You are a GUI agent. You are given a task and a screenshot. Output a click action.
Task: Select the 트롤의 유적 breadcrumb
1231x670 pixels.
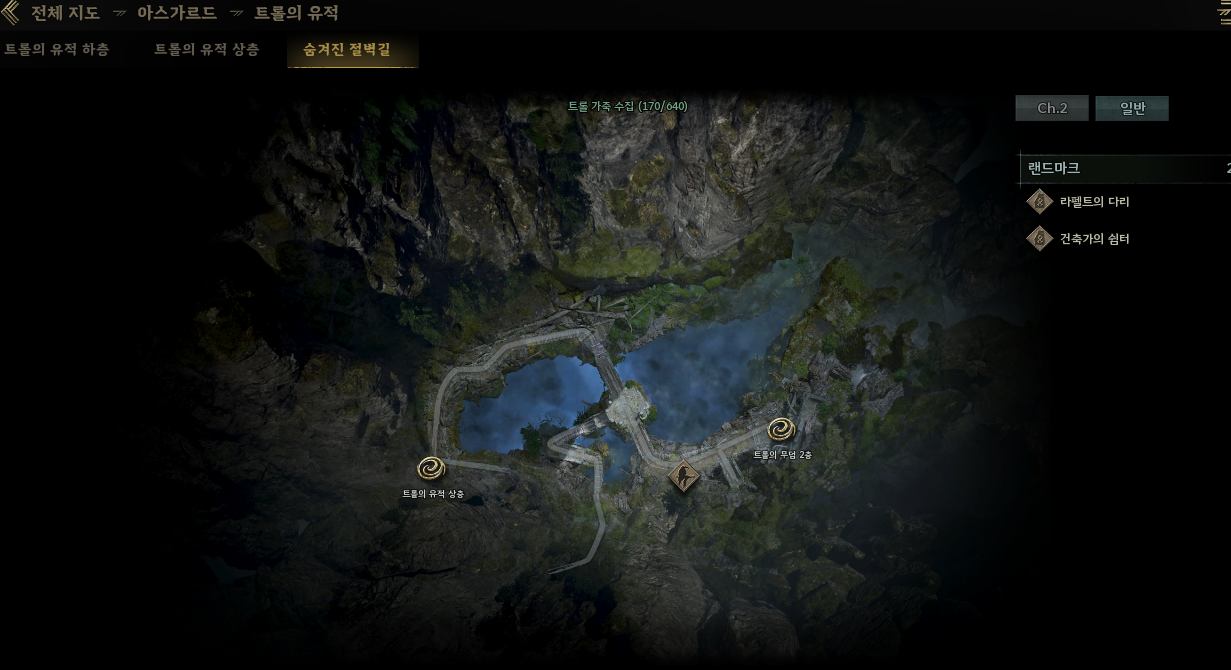coord(296,13)
